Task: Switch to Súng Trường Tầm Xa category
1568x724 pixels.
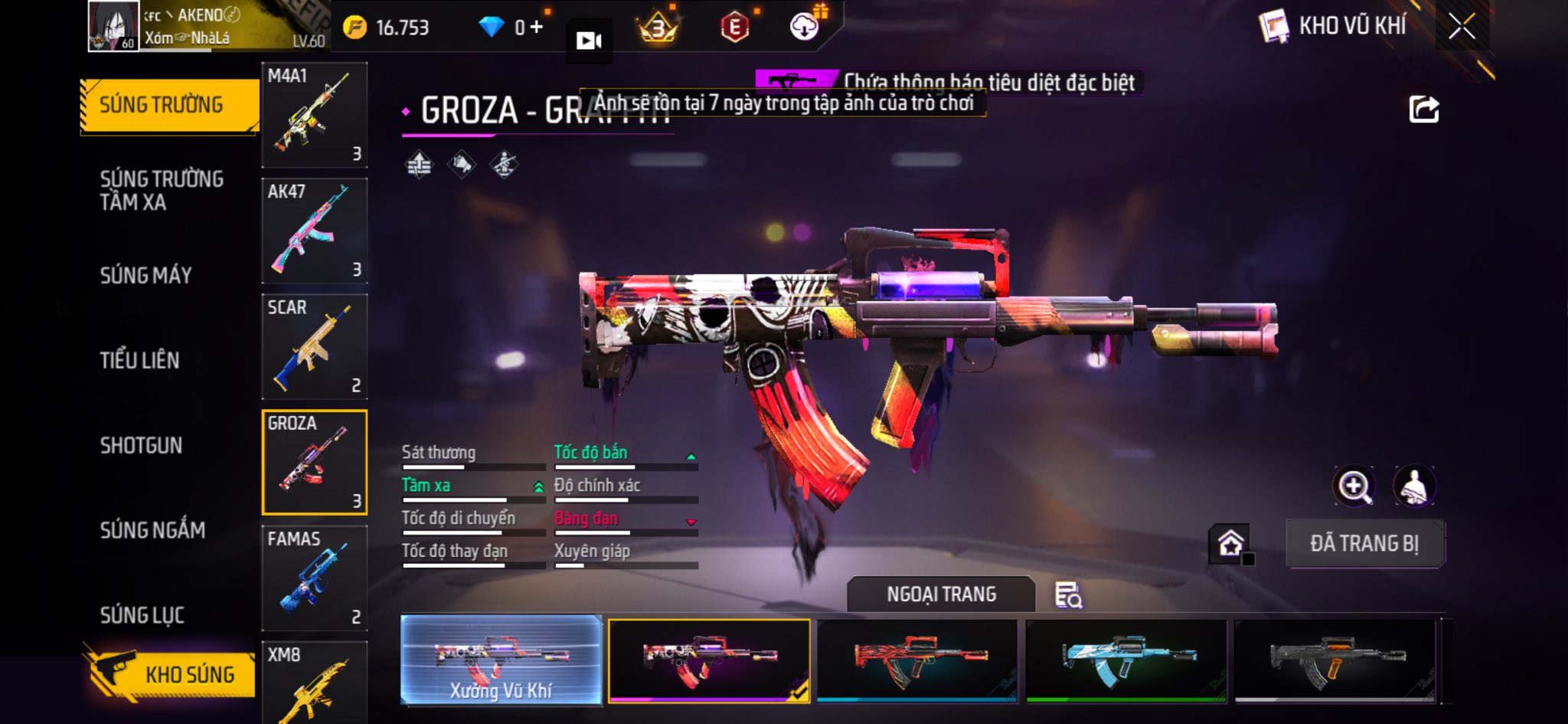Action: (x=162, y=190)
